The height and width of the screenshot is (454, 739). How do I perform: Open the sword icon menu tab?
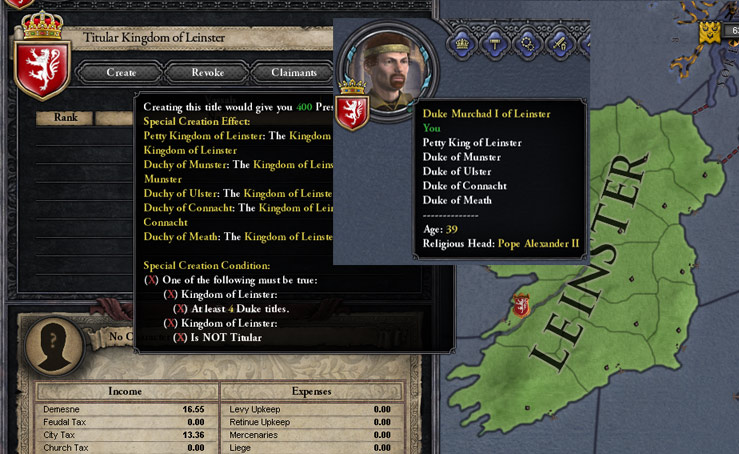pyautogui.click(x=559, y=43)
